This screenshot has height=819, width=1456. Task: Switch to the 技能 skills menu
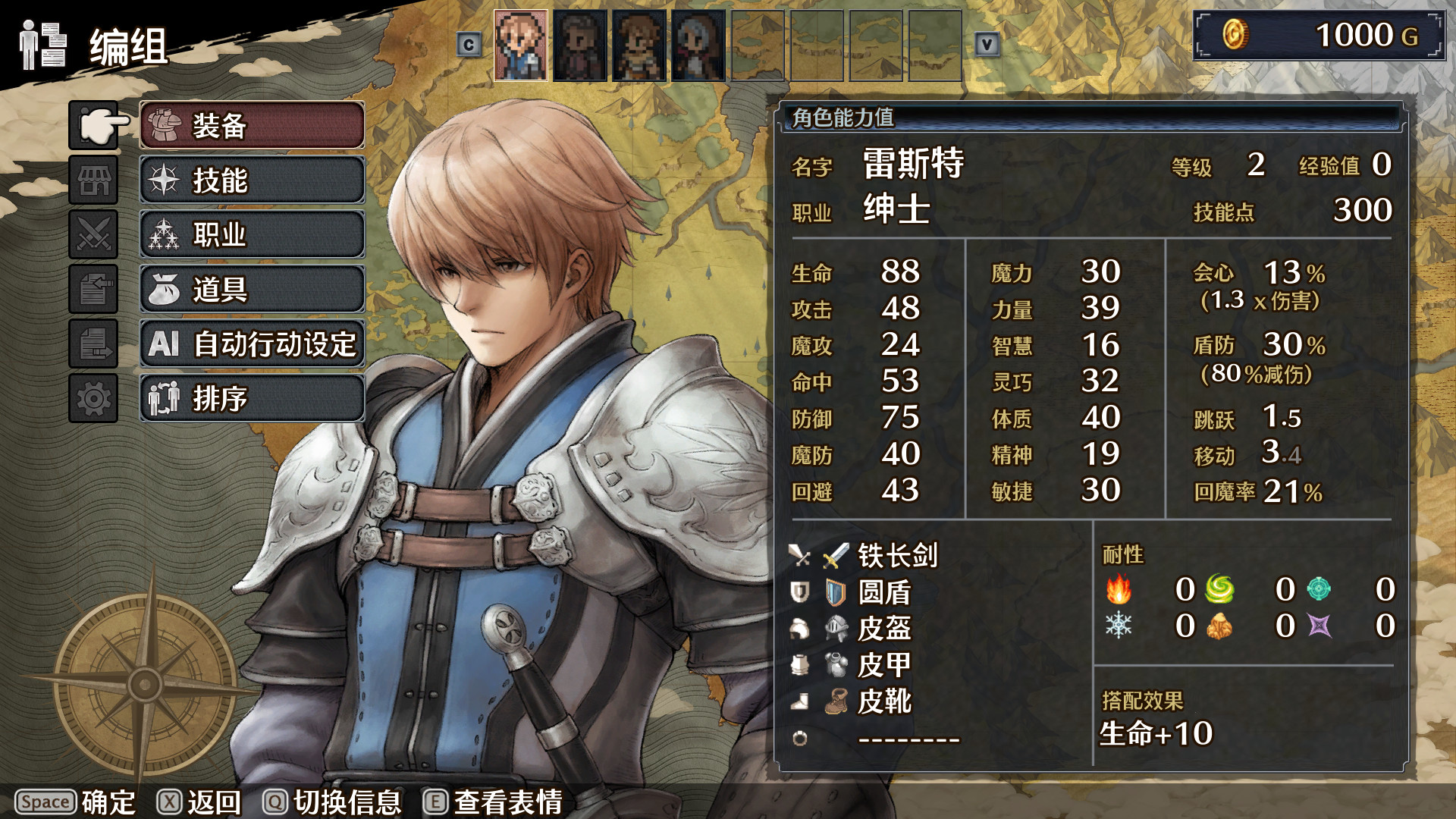click(250, 180)
